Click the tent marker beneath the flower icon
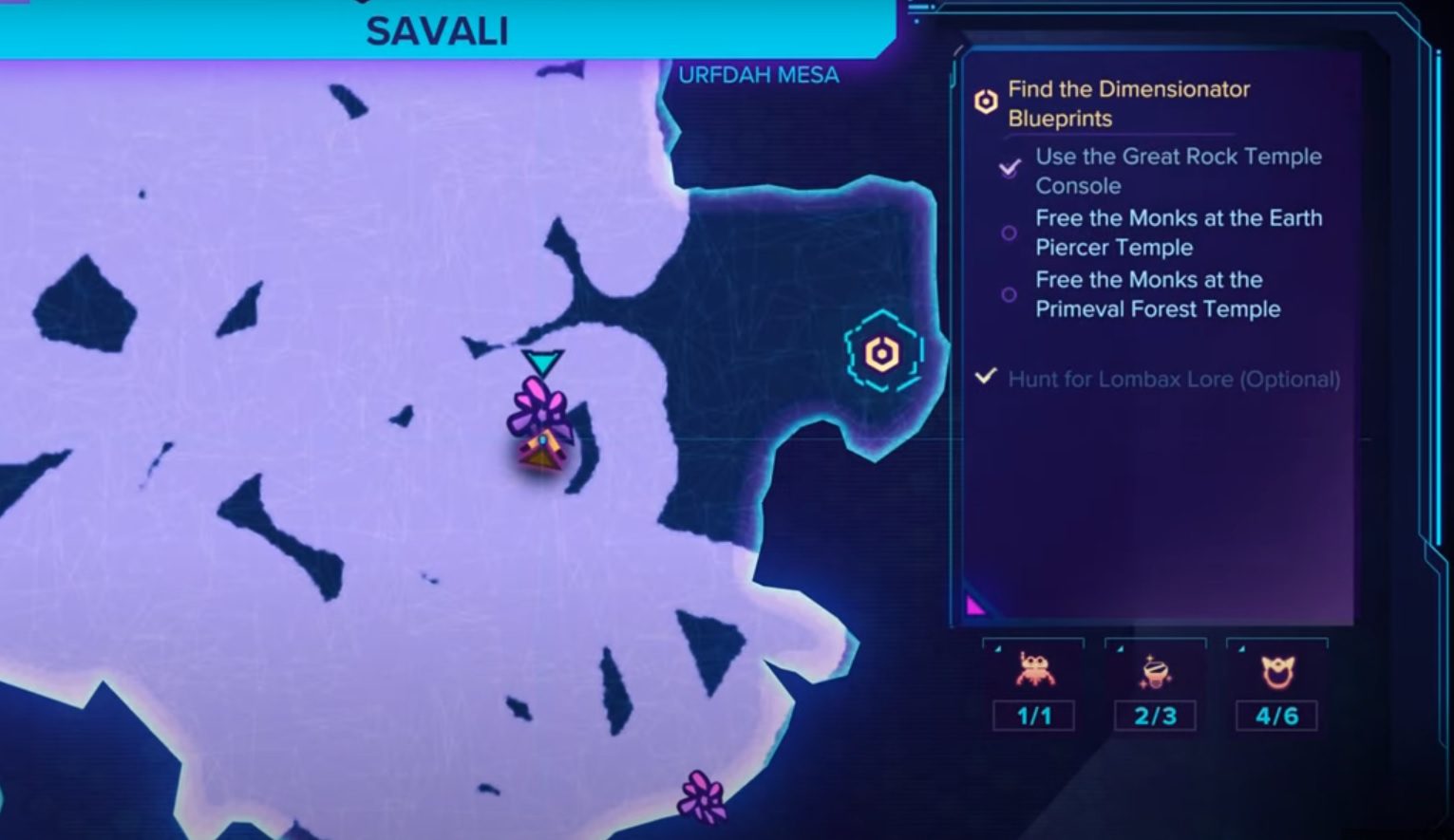Screen dimensions: 1454x840 (539, 453)
